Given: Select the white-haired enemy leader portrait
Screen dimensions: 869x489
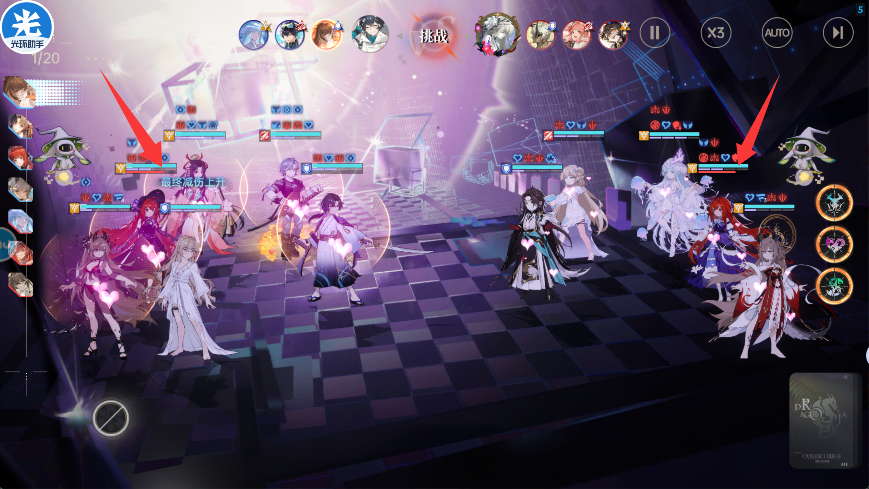Looking at the screenshot, I should click(x=494, y=33).
